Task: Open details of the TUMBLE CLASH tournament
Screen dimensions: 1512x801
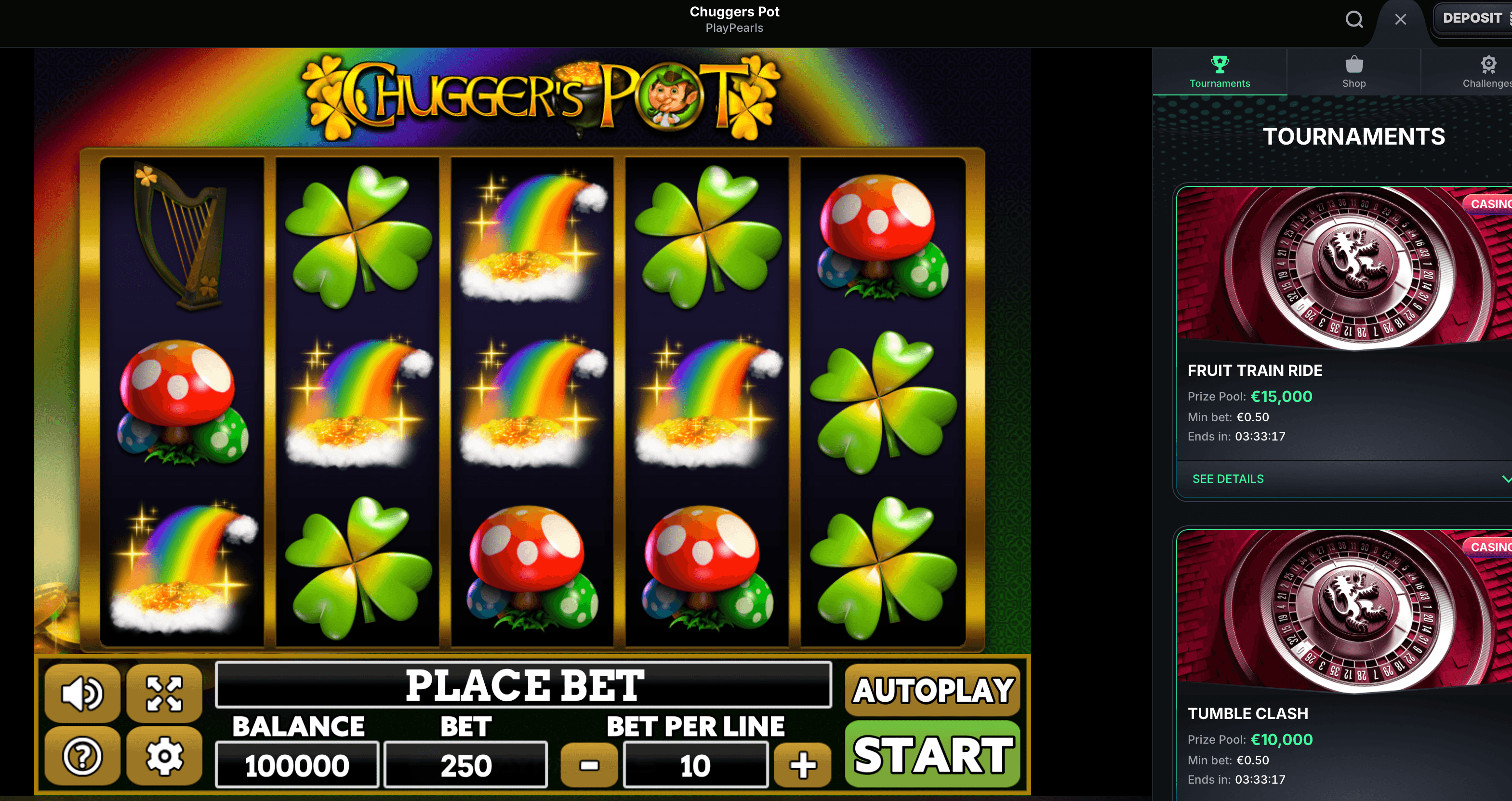Action: (x=1248, y=713)
